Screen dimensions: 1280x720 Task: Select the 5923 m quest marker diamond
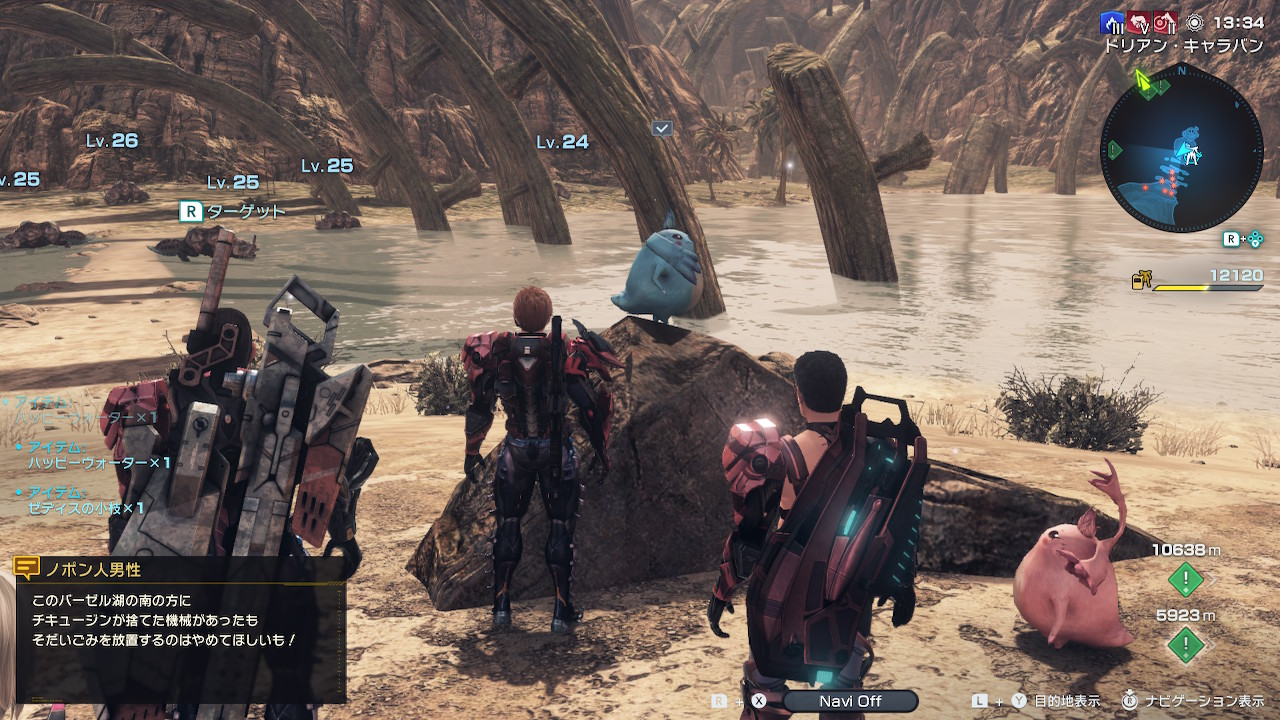click(x=1186, y=644)
